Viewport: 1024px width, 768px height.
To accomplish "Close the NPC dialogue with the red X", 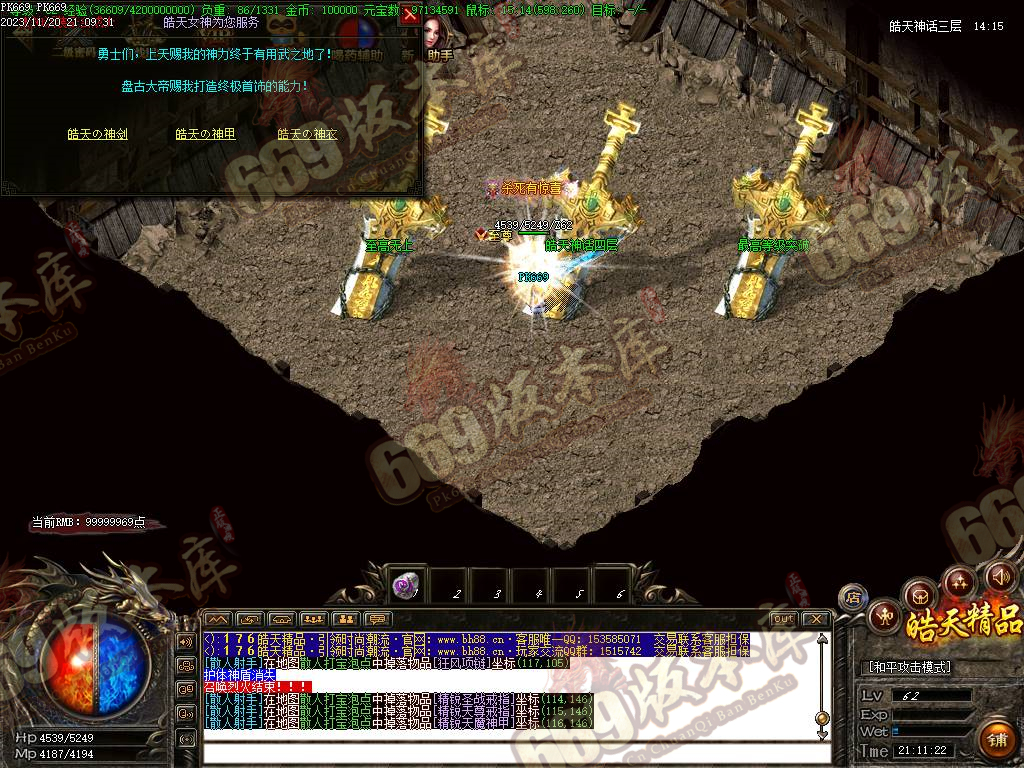I will pos(409,16).
